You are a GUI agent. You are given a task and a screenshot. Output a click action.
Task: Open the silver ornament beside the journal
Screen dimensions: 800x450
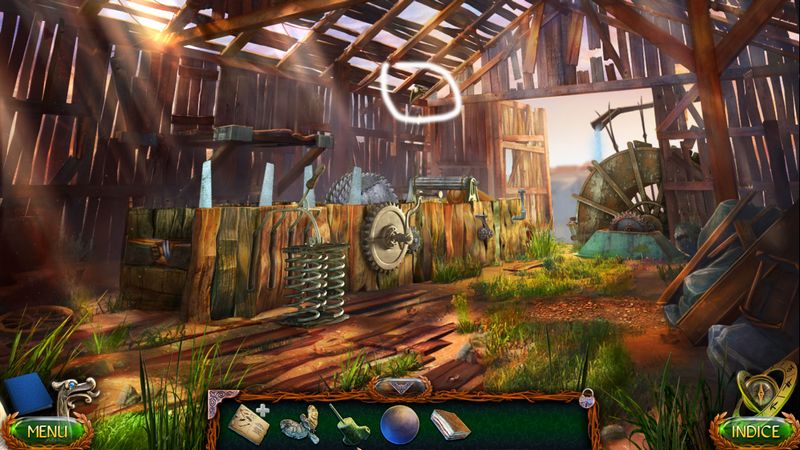[76, 393]
